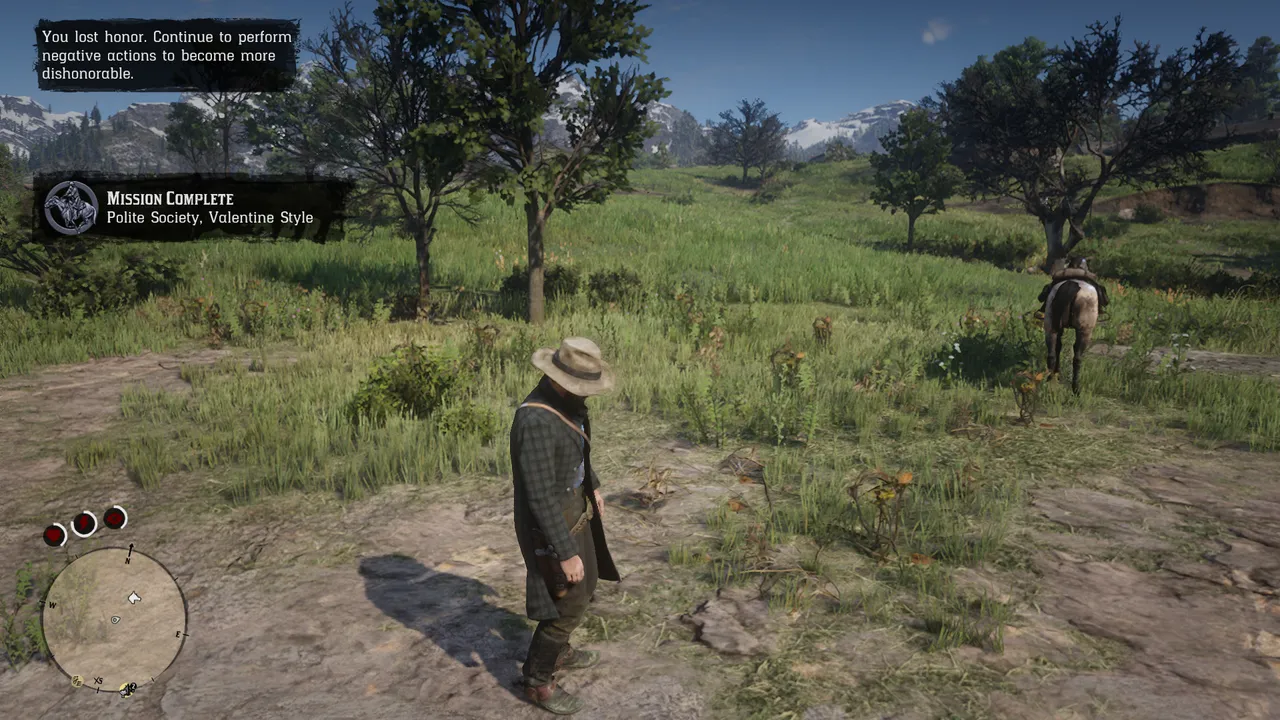Click the circular minimap
The image size is (1280, 720).
tap(114, 619)
